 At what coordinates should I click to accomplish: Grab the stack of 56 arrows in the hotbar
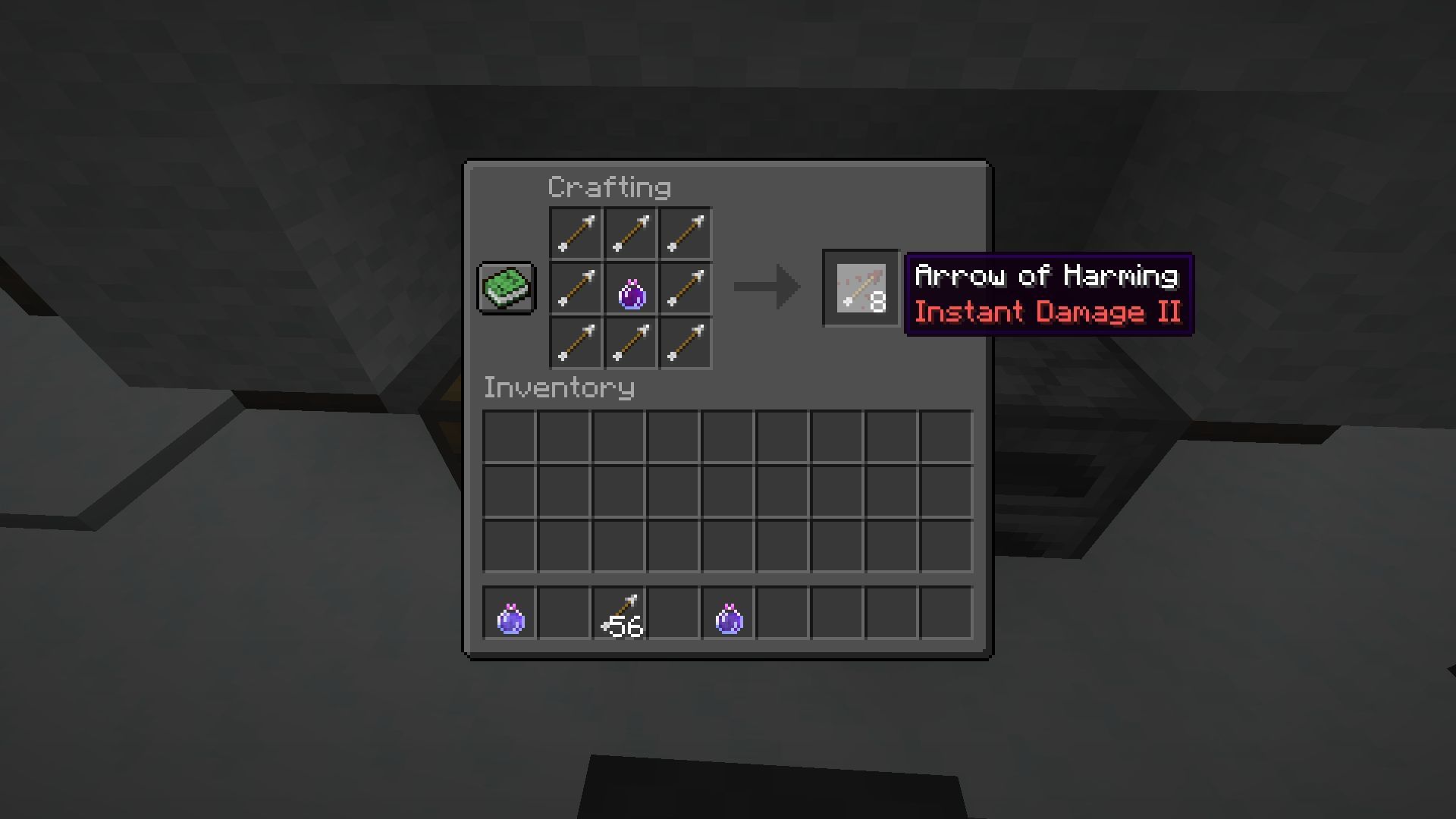pyautogui.click(x=620, y=616)
